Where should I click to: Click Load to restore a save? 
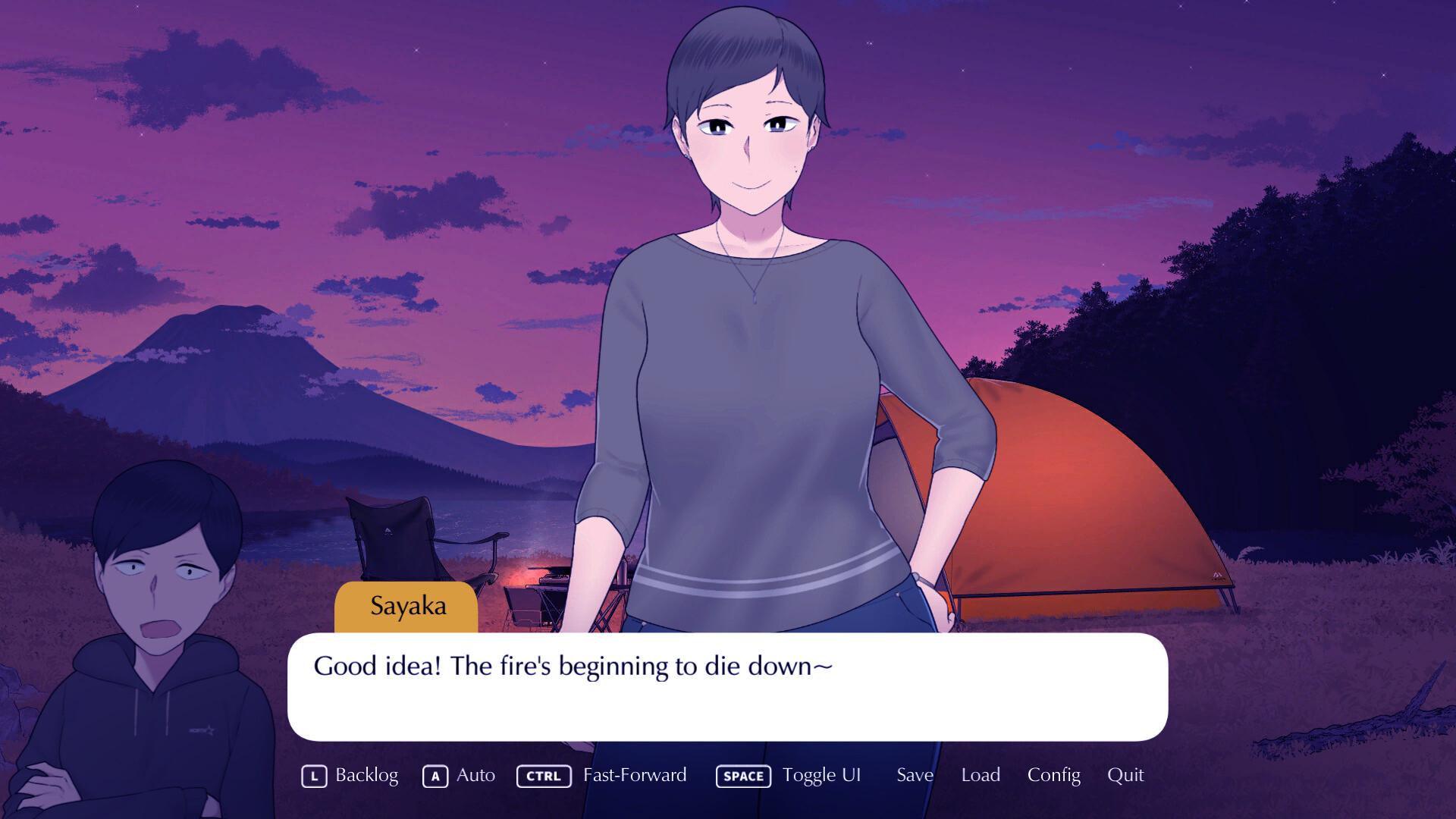pyautogui.click(x=981, y=775)
